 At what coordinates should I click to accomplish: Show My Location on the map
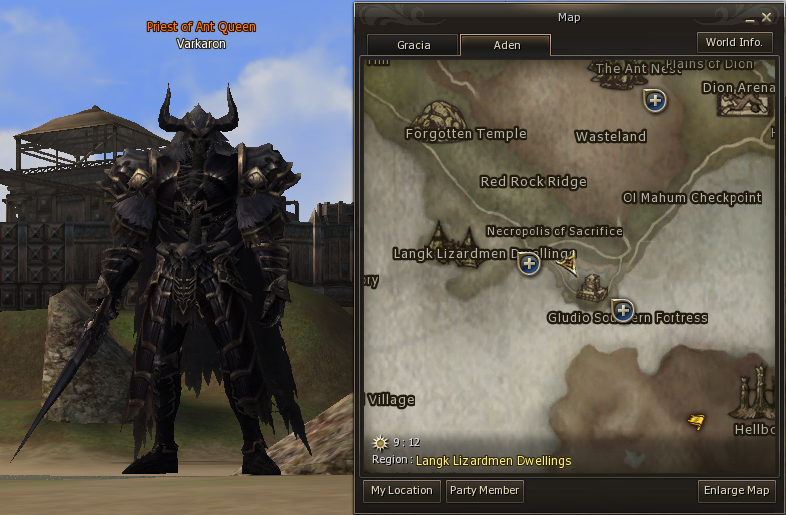click(401, 490)
